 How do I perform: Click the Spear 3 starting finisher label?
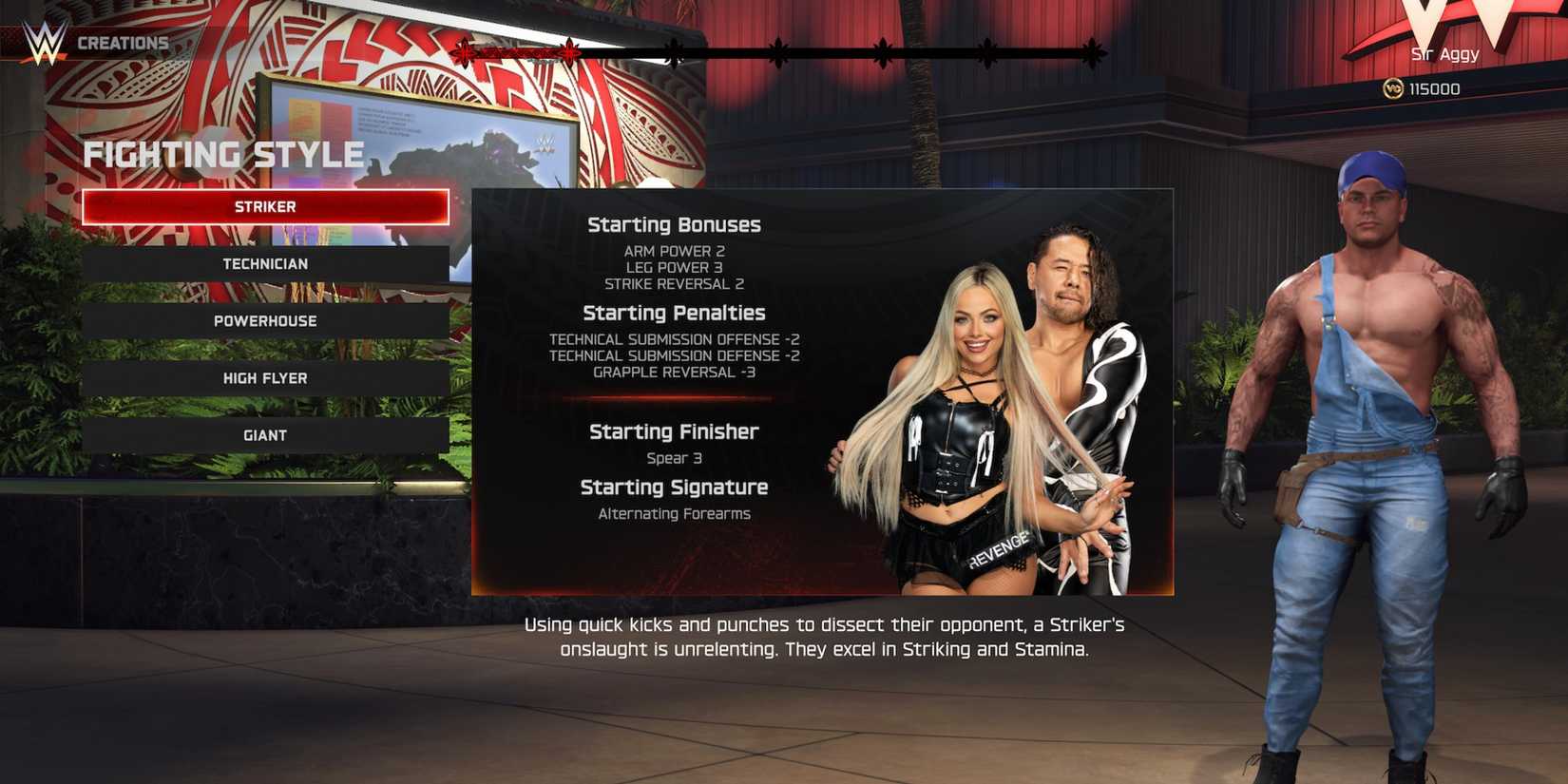(675, 457)
